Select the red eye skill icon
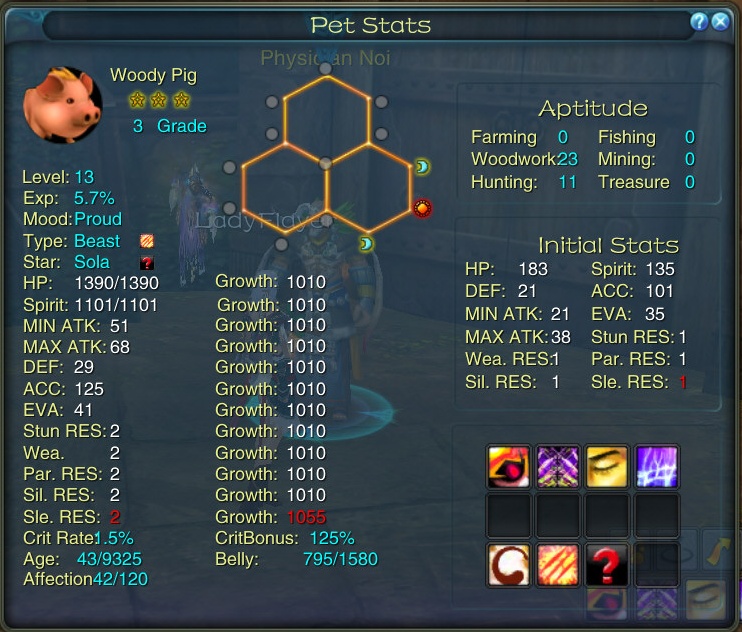The image size is (742, 632). pos(508,467)
